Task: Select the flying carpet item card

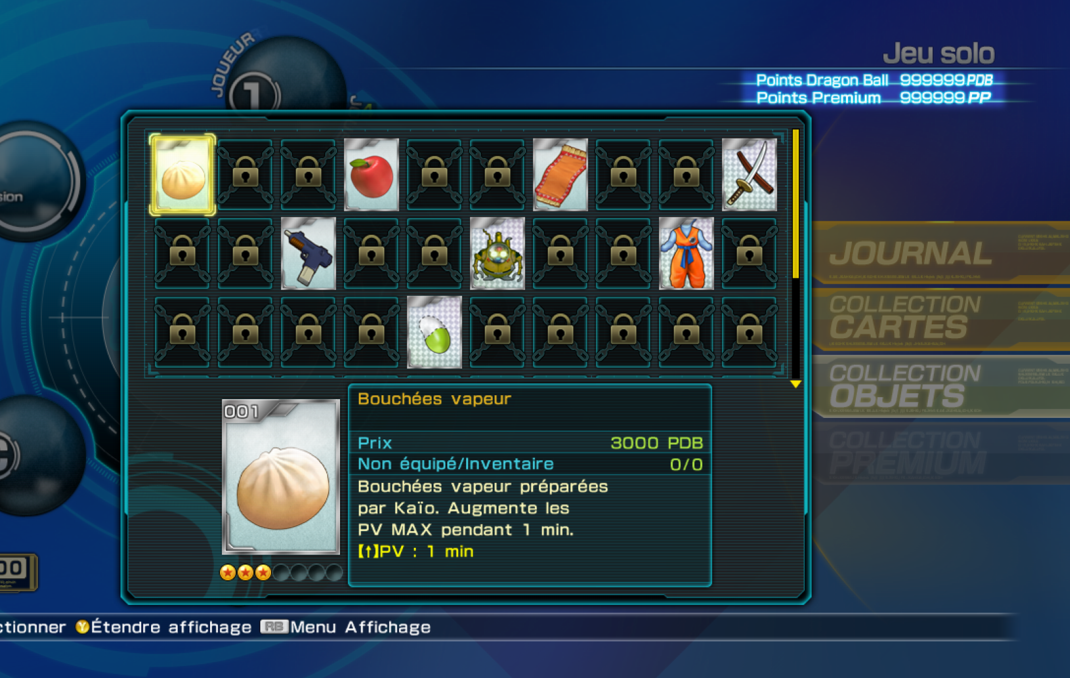Action: click(x=560, y=175)
